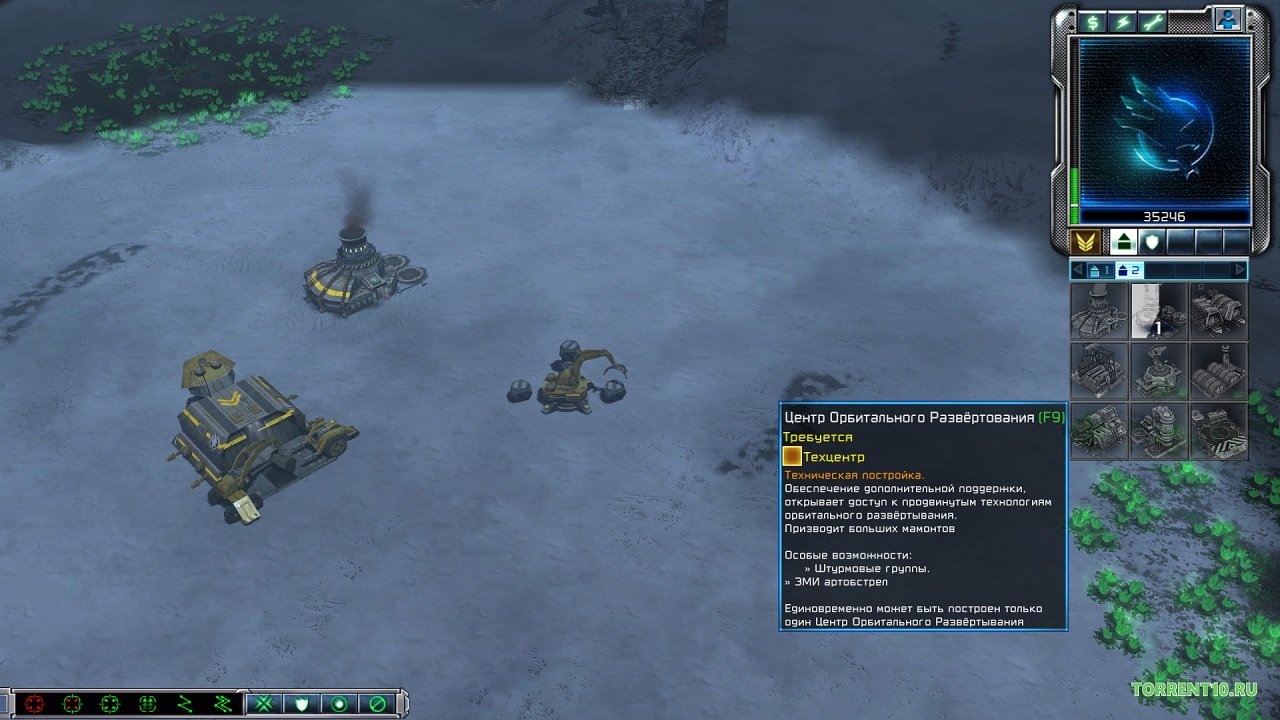1280x720 pixels.
Task: Activate the red crosshair command
Action: 35,704
